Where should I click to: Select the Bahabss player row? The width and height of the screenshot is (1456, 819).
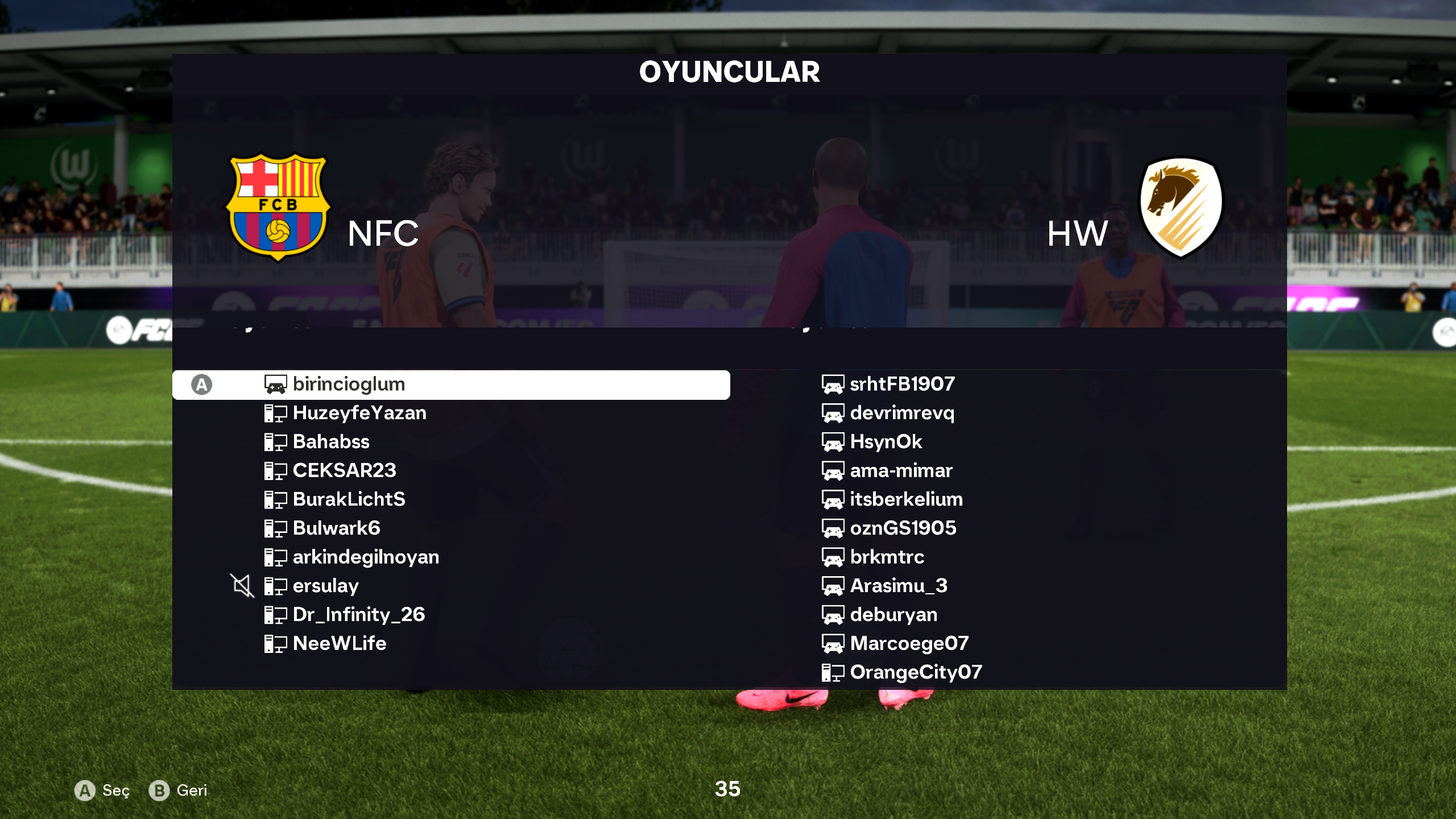click(x=330, y=442)
